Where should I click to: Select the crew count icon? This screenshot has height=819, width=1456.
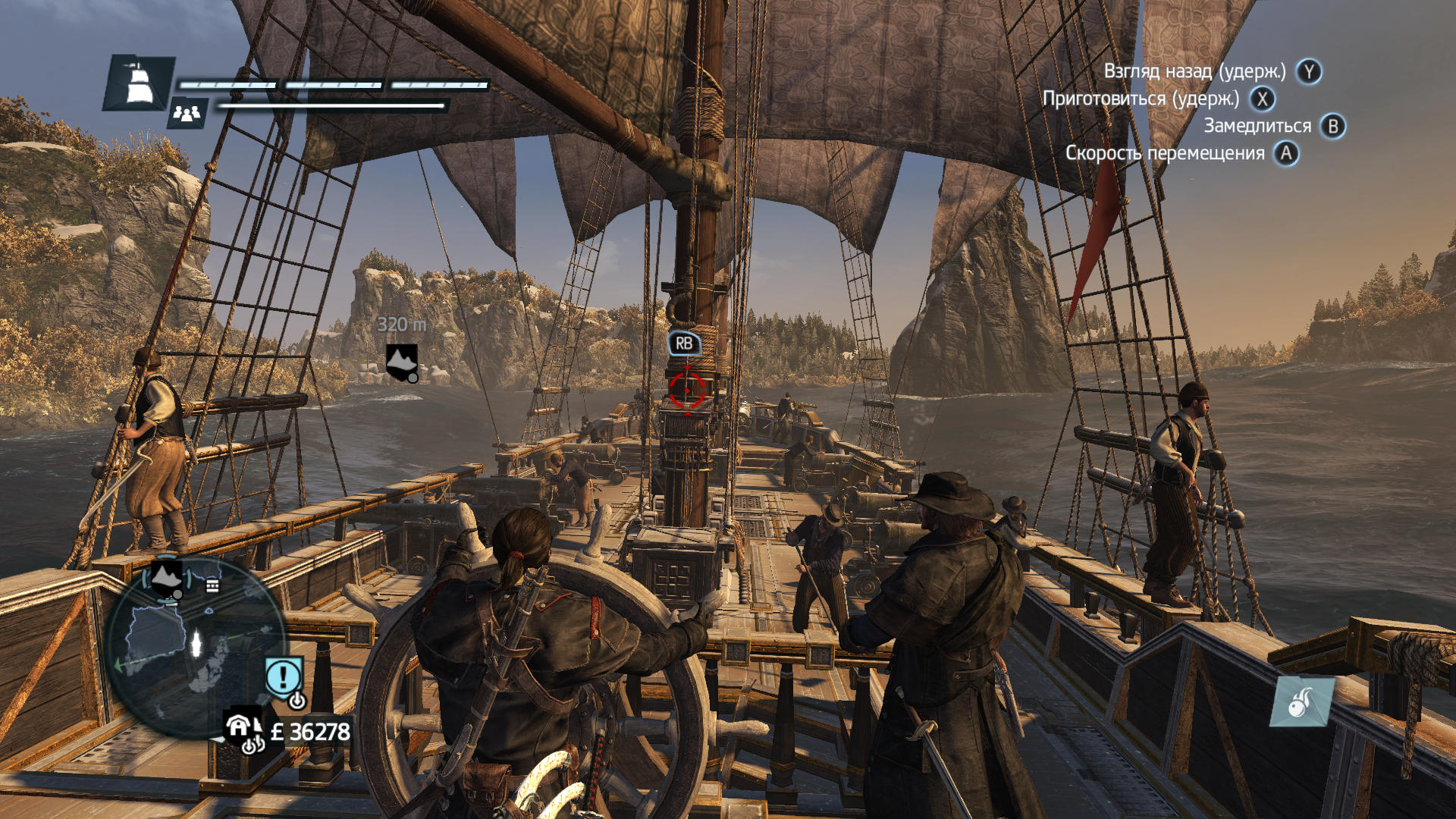[x=187, y=113]
